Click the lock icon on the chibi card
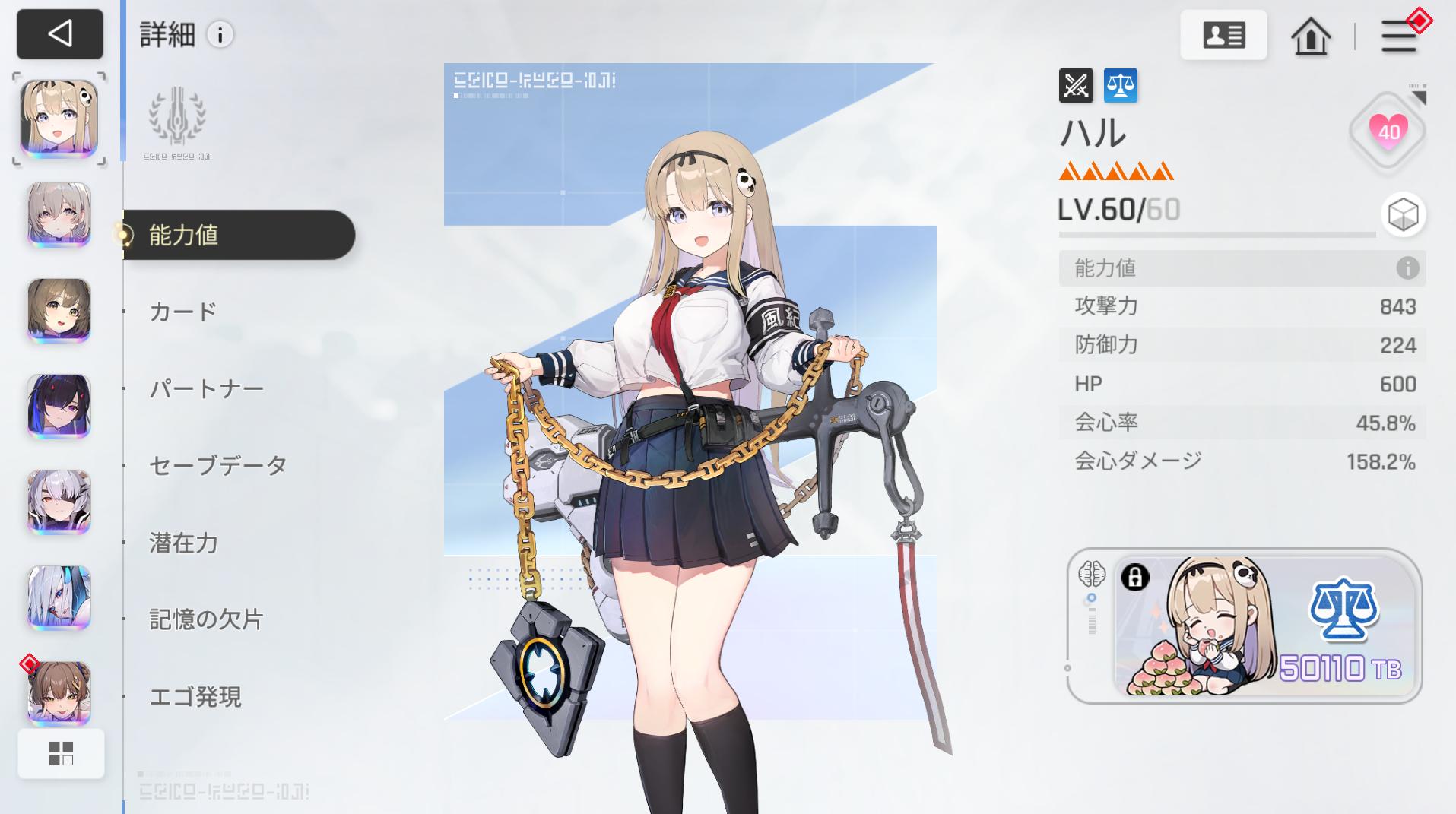1456x814 pixels. point(1134,578)
